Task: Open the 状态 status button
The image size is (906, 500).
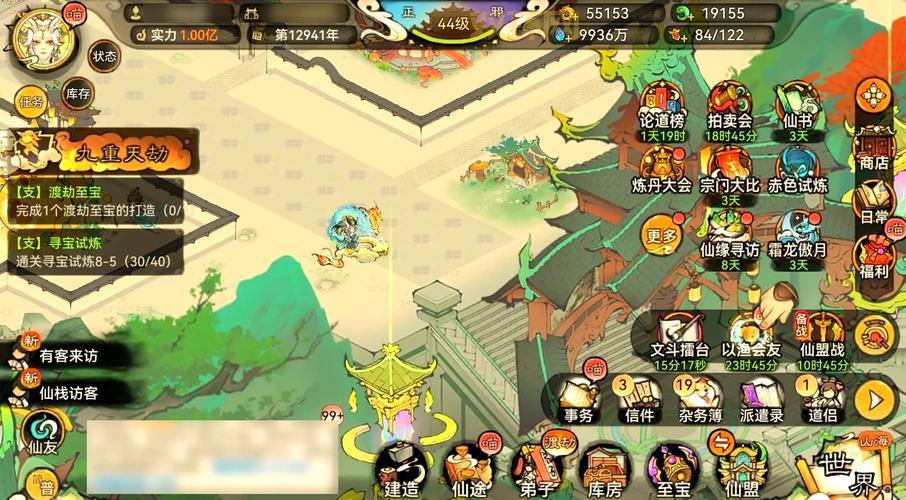Action: (104, 55)
